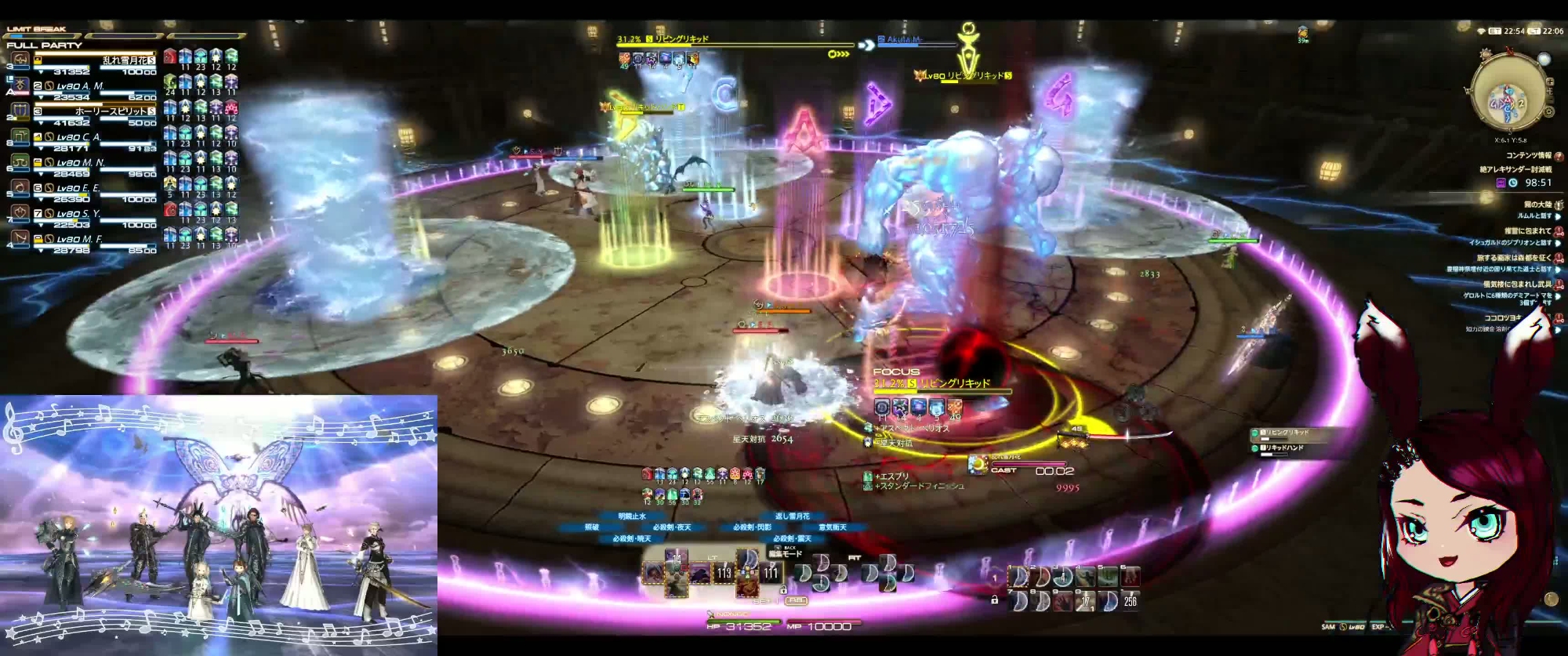The image size is (1568, 656).
Task: Open the circular minimap
Action: coord(1508,91)
